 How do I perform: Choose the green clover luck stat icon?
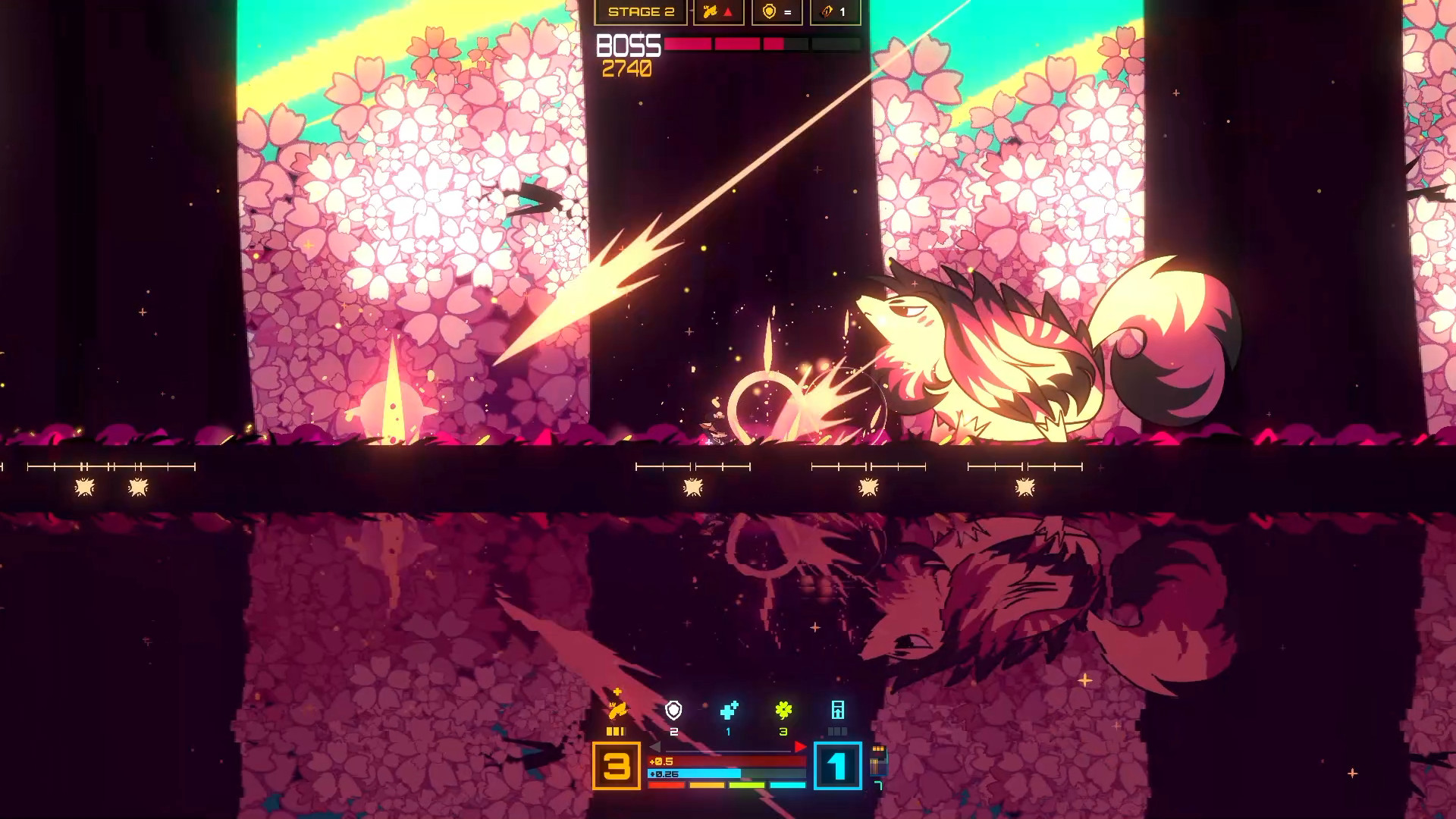783,711
